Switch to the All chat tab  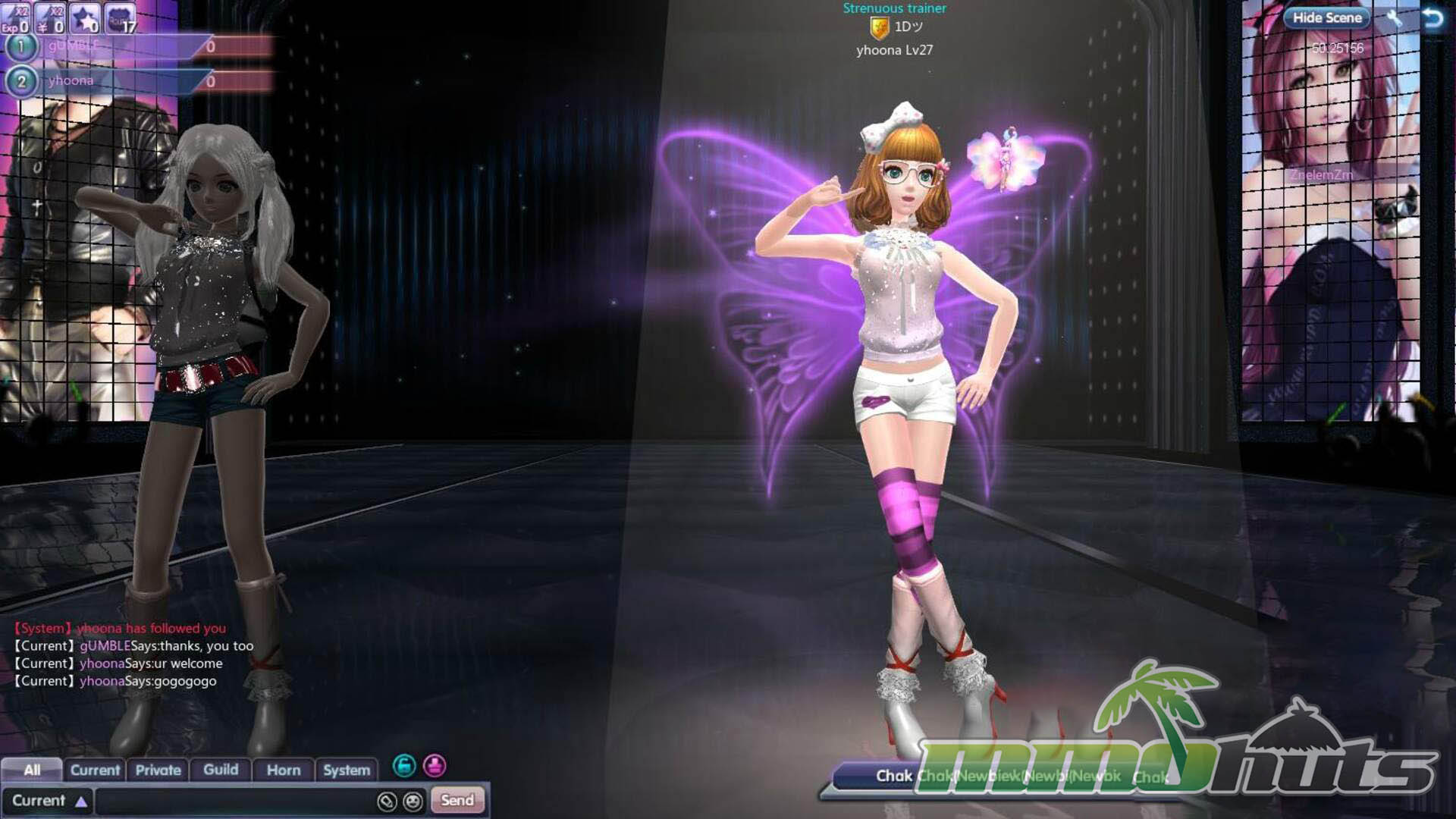point(32,770)
